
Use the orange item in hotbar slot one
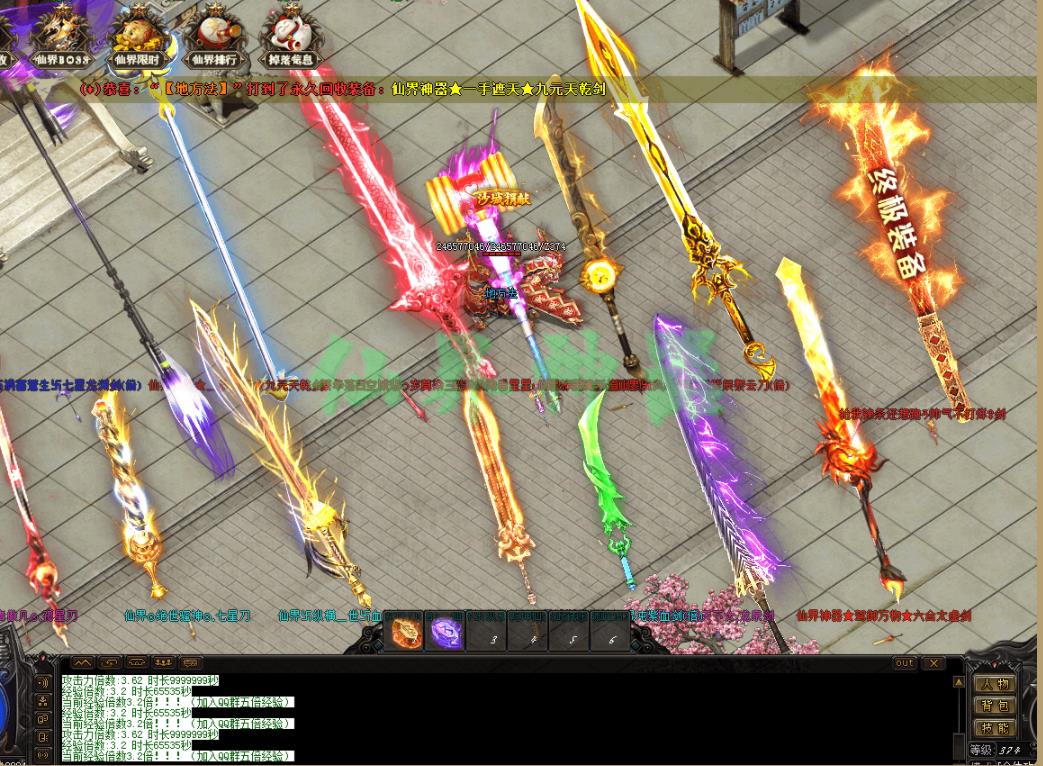(407, 634)
